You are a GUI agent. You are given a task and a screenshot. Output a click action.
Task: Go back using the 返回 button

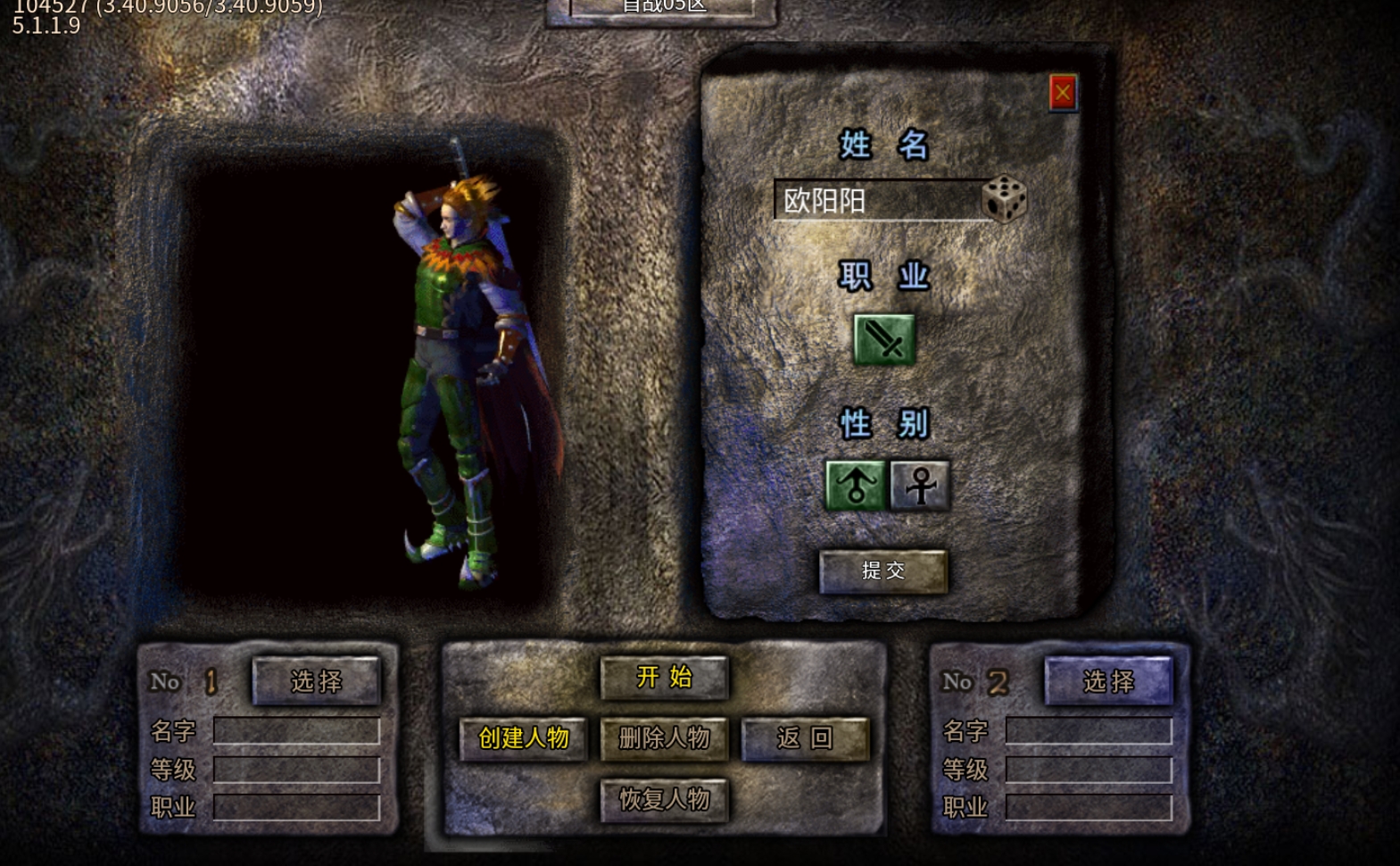pos(805,738)
